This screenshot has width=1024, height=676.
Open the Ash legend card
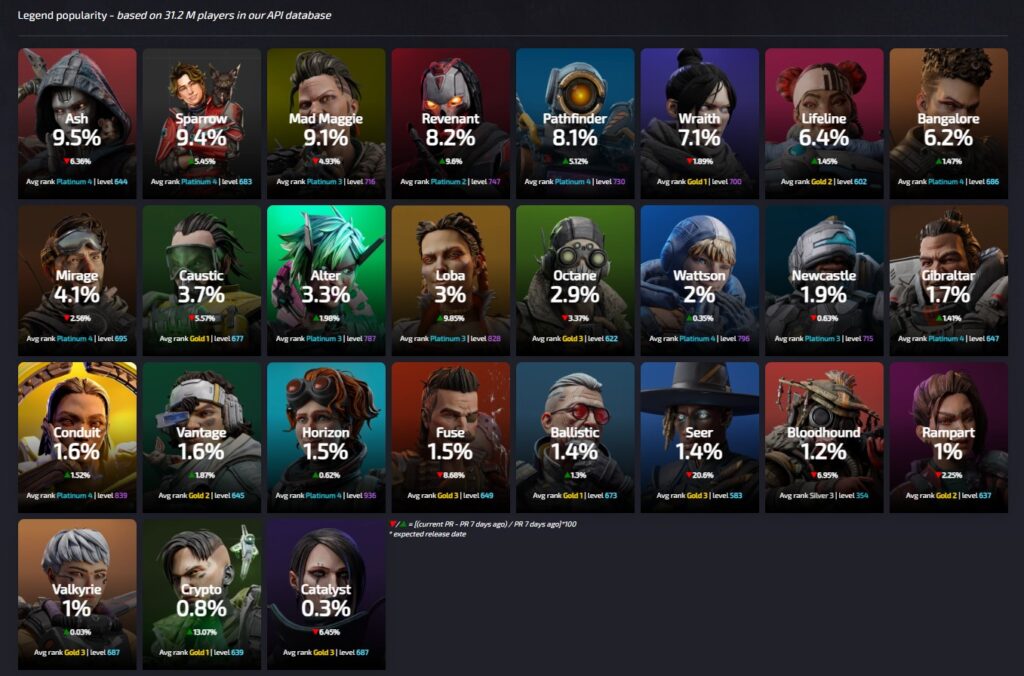[x=77, y=120]
